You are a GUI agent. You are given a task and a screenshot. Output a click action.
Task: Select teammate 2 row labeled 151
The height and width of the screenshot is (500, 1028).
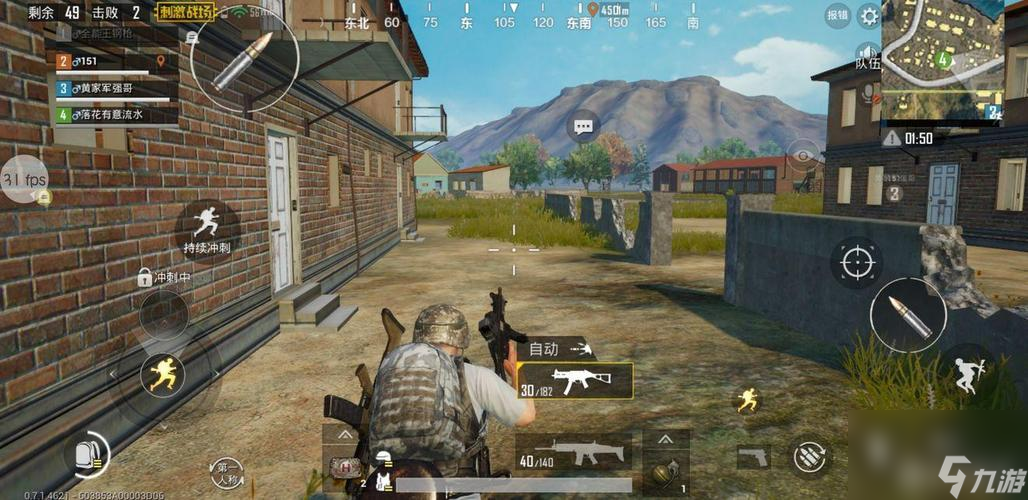pos(112,62)
